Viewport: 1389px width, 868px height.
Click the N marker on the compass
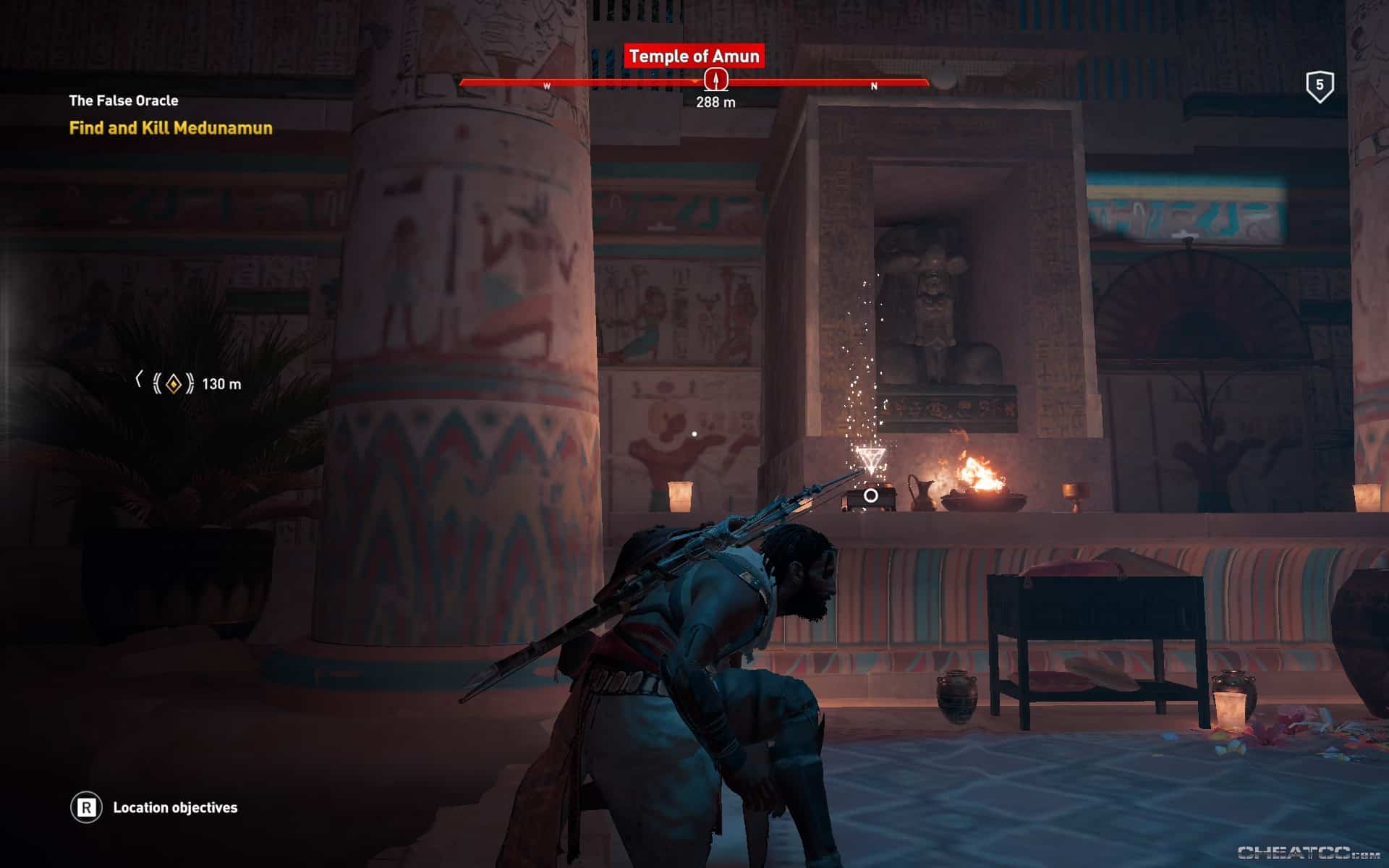(874, 85)
